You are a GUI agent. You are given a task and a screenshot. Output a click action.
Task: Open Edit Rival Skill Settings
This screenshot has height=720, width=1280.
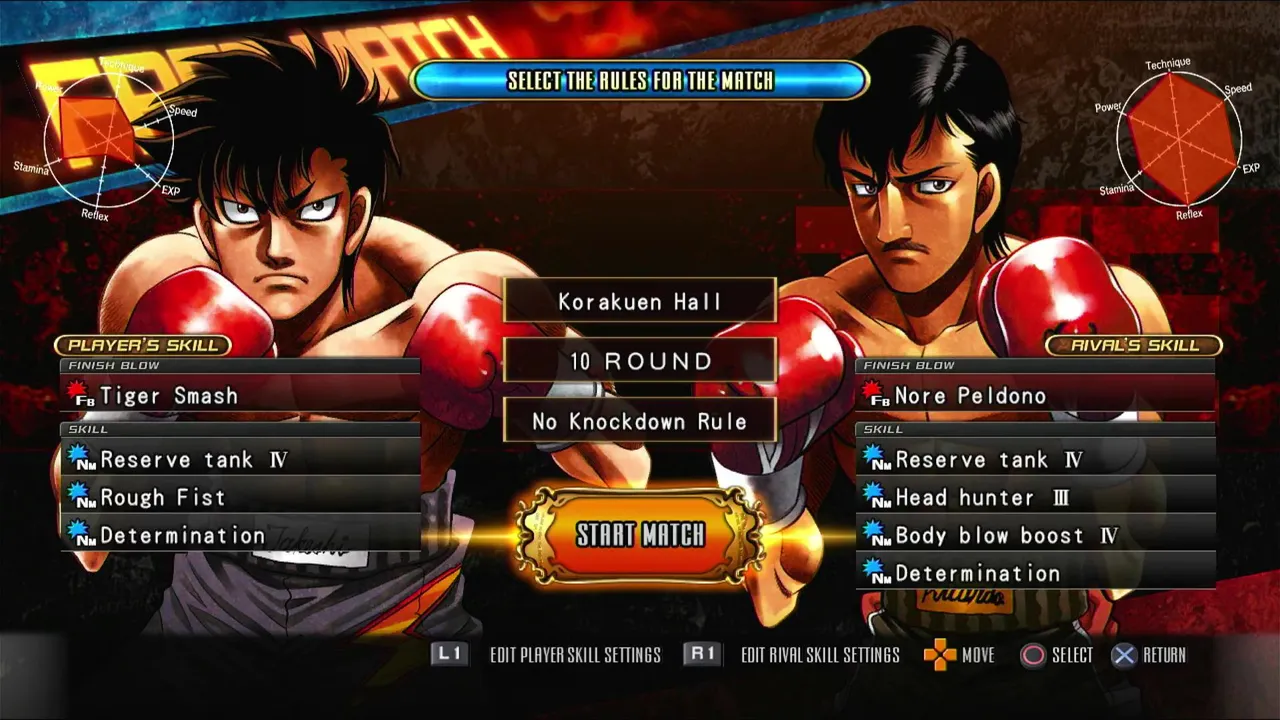791,655
